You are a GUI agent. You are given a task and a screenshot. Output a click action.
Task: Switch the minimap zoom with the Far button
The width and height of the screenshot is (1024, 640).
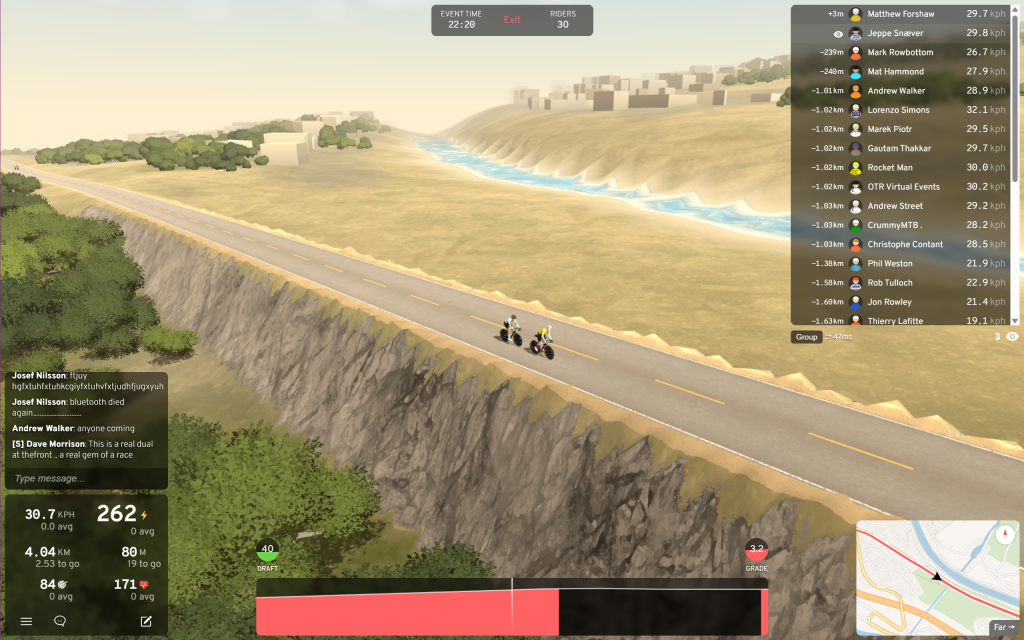click(1003, 627)
